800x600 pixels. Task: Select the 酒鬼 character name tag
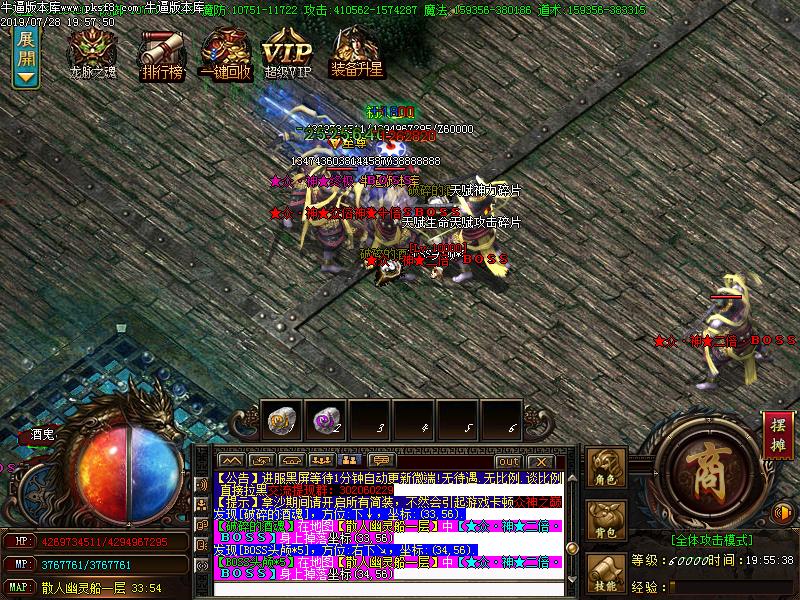pos(43,435)
